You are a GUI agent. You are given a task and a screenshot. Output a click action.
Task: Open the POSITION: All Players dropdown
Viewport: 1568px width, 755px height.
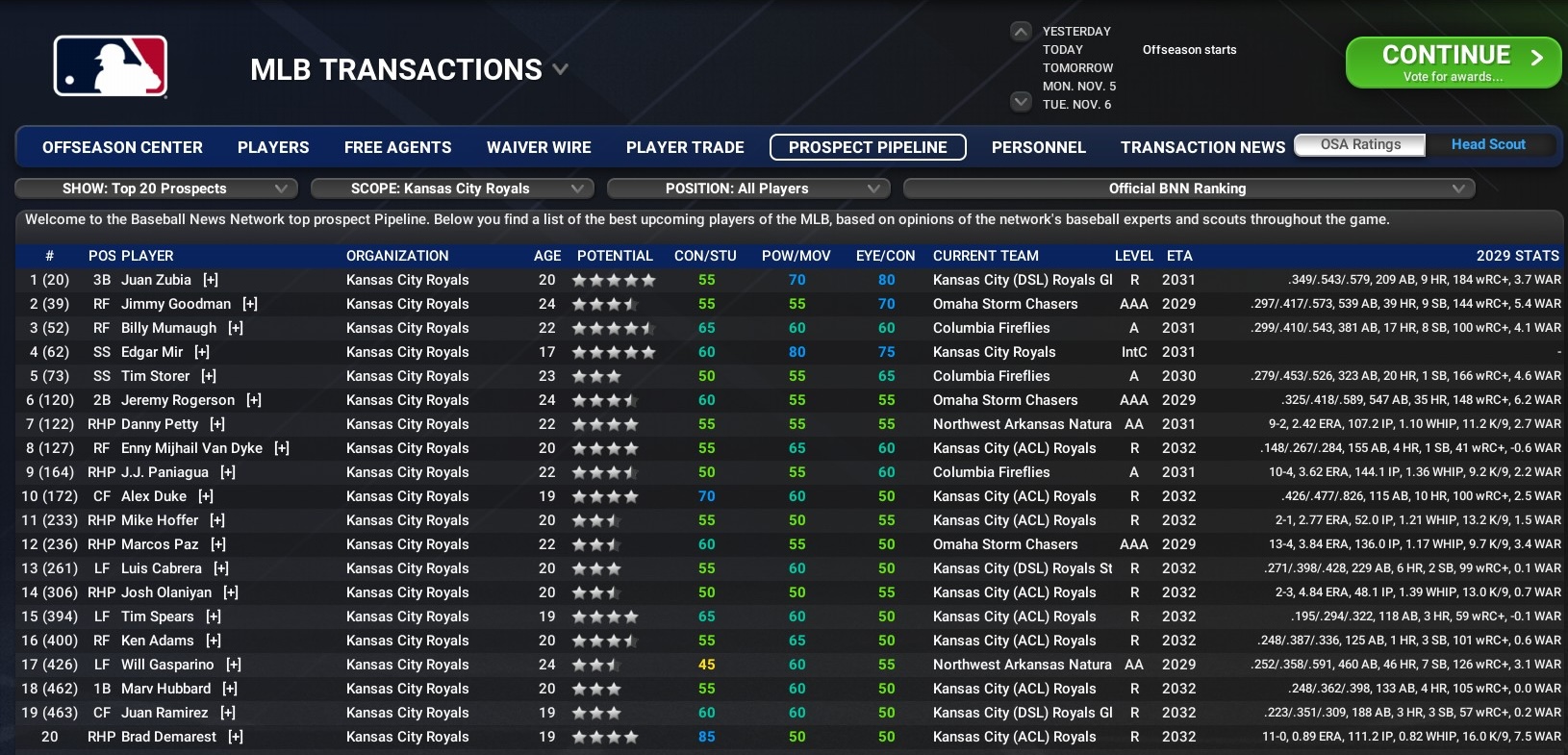[x=748, y=189]
